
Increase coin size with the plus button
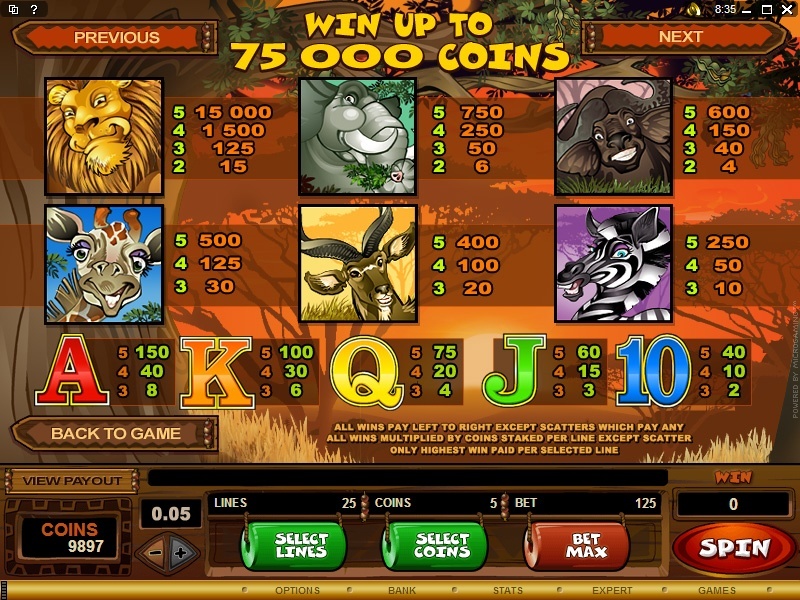click(180, 552)
